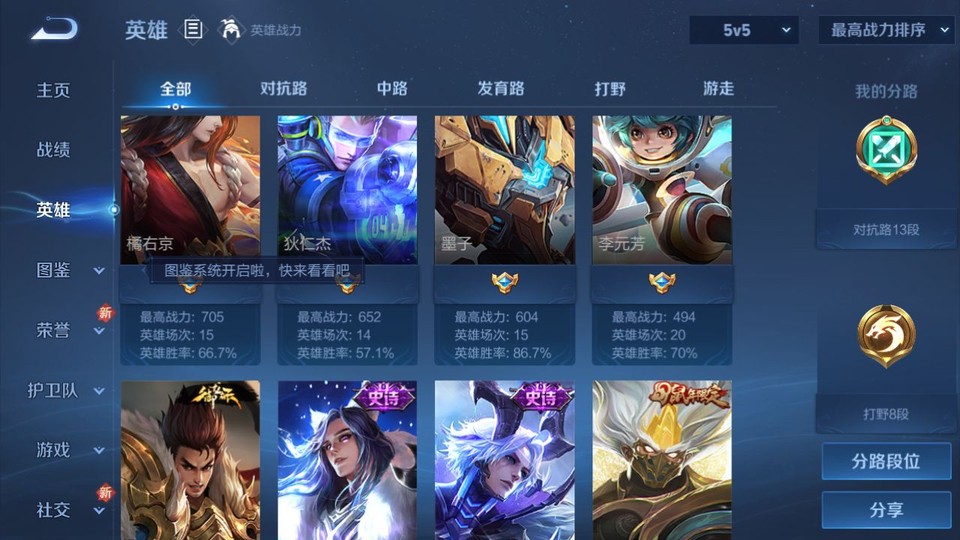The height and width of the screenshot is (540, 960).
Task: Select the 橘右京 hero card
Action: (190, 190)
